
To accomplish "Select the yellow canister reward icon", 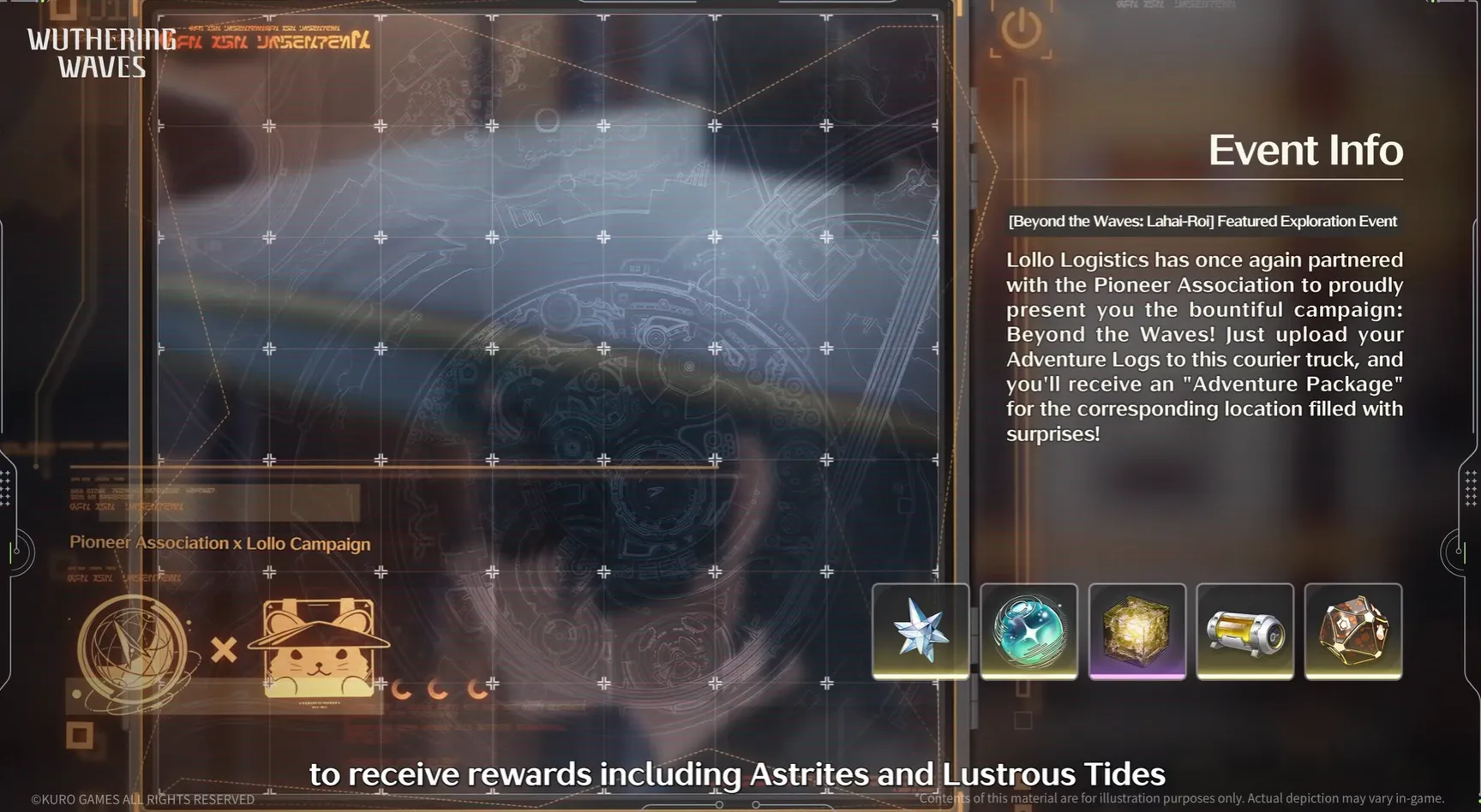I will pyautogui.click(x=1245, y=632).
